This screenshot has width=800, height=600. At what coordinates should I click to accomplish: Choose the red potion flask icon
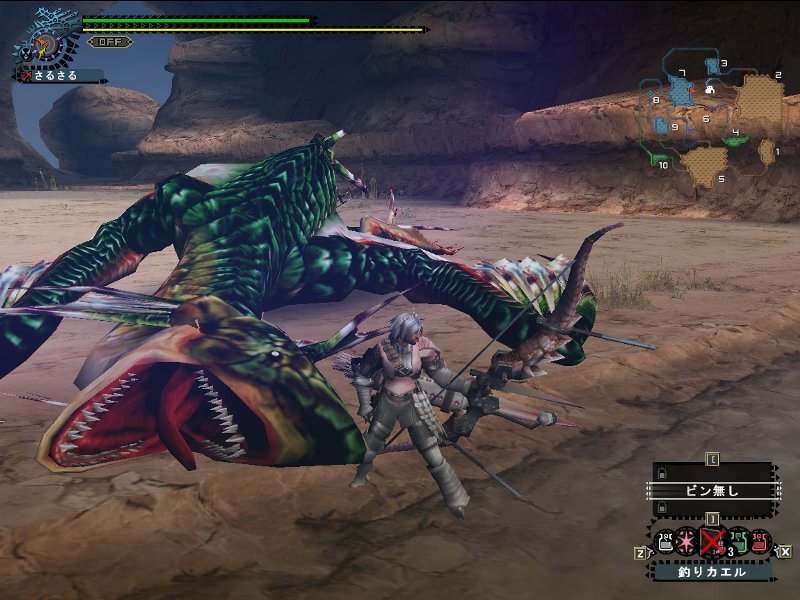coord(760,542)
